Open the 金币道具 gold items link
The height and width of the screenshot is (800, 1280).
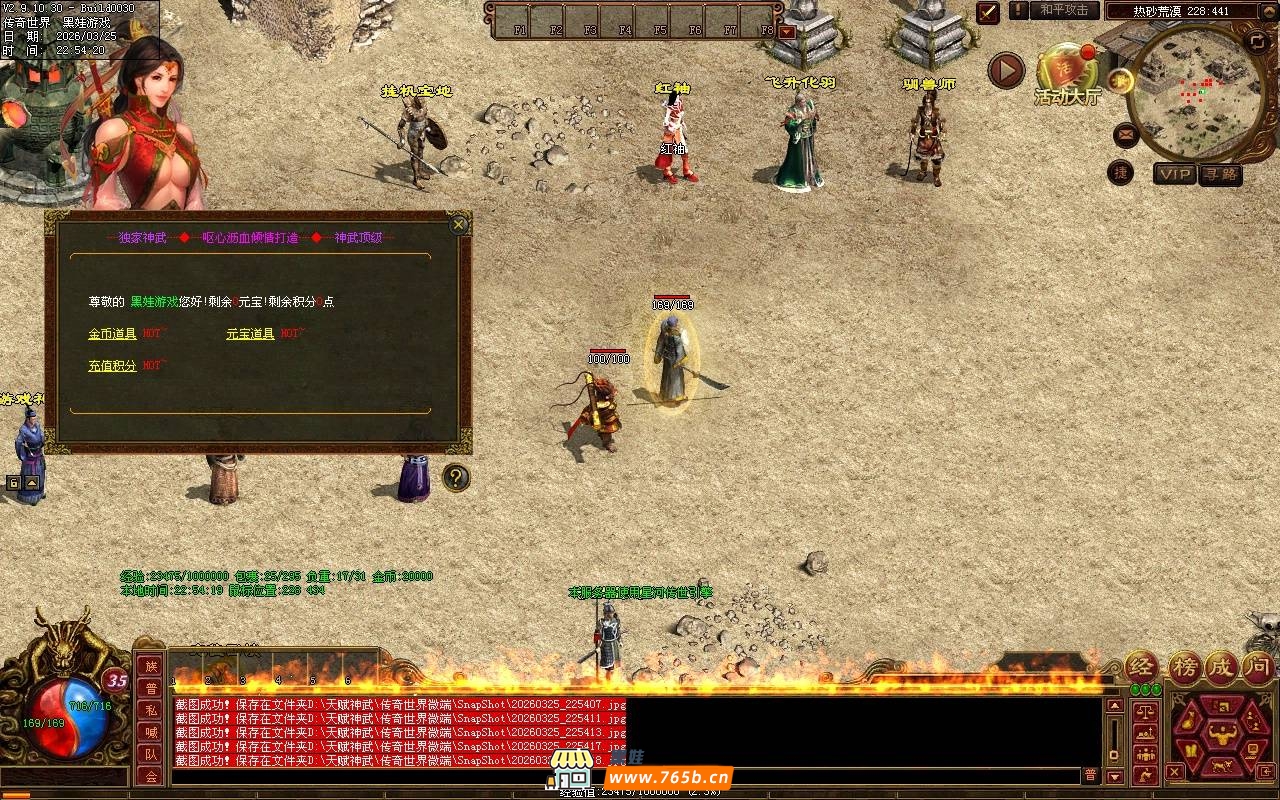coord(112,334)
